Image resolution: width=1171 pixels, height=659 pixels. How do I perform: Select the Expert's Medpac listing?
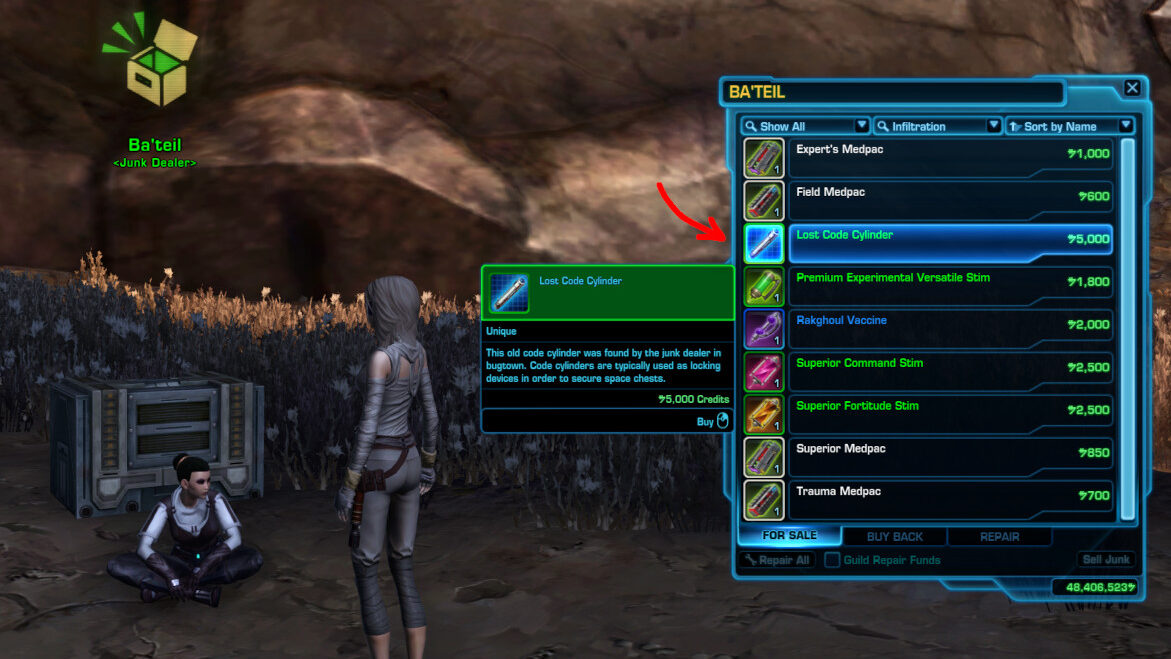click(950, 158)
